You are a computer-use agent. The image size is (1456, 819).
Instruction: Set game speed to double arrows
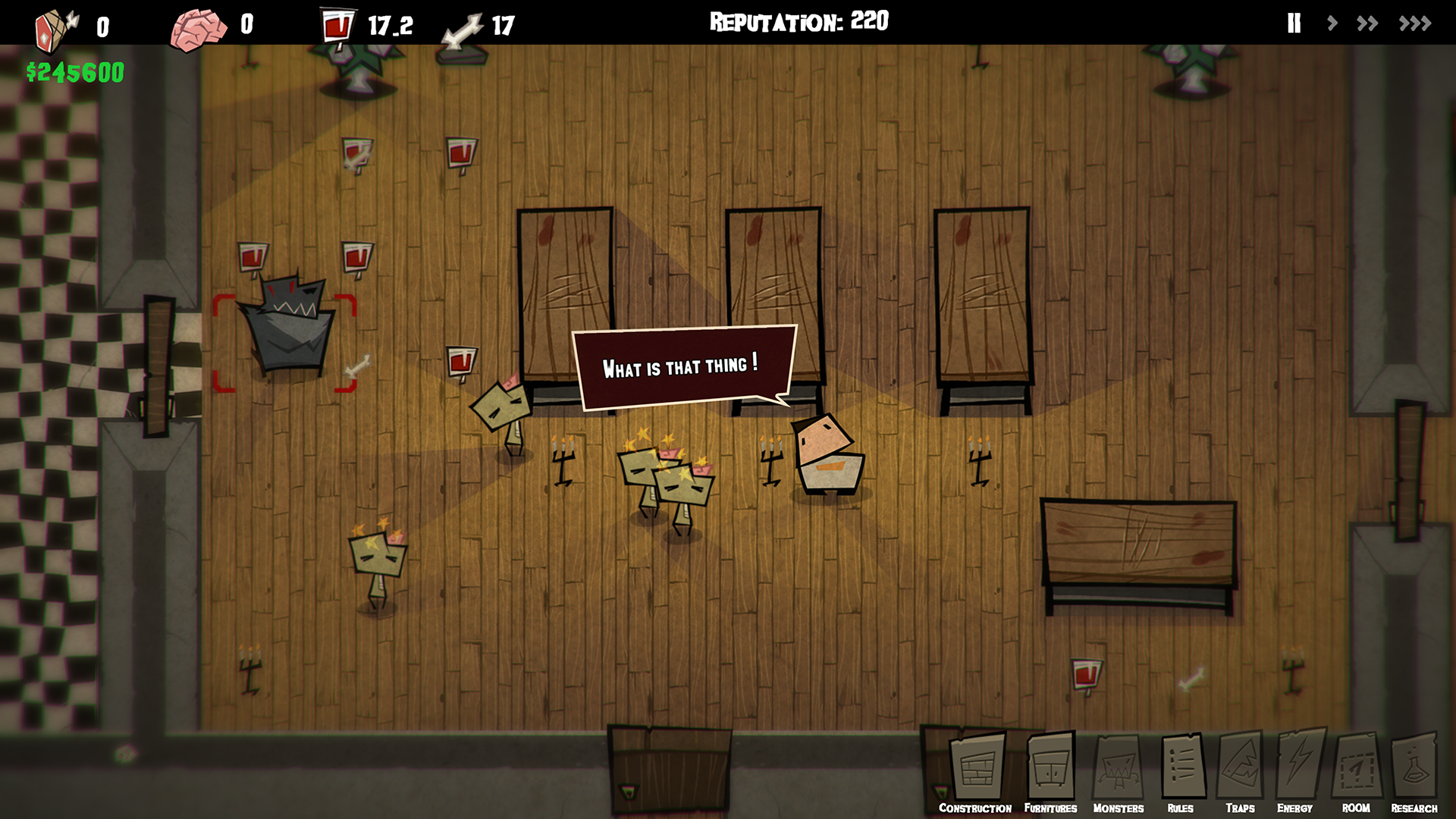1367,24
